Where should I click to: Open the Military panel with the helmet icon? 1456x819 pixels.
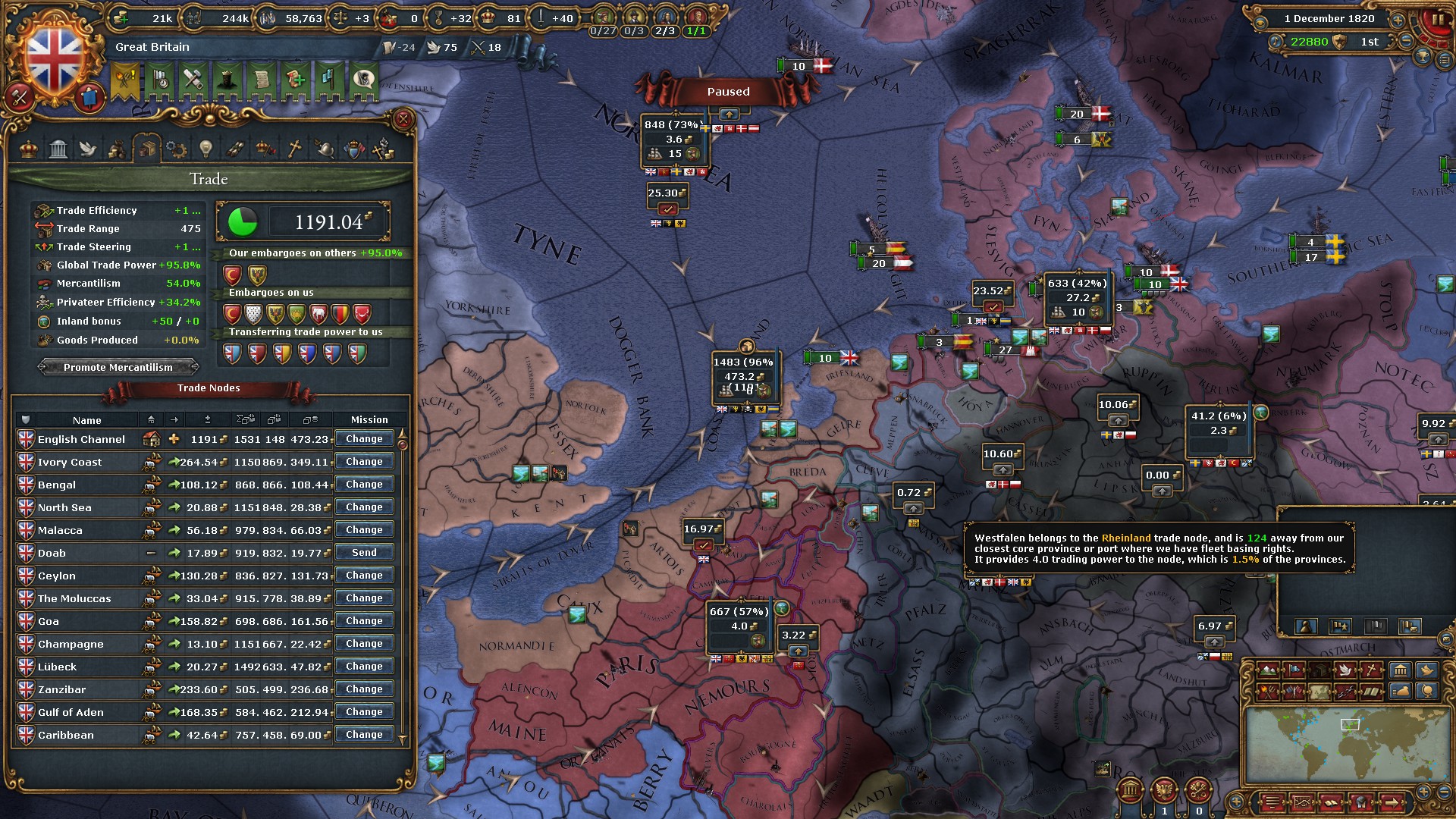(x=325, y=149)
